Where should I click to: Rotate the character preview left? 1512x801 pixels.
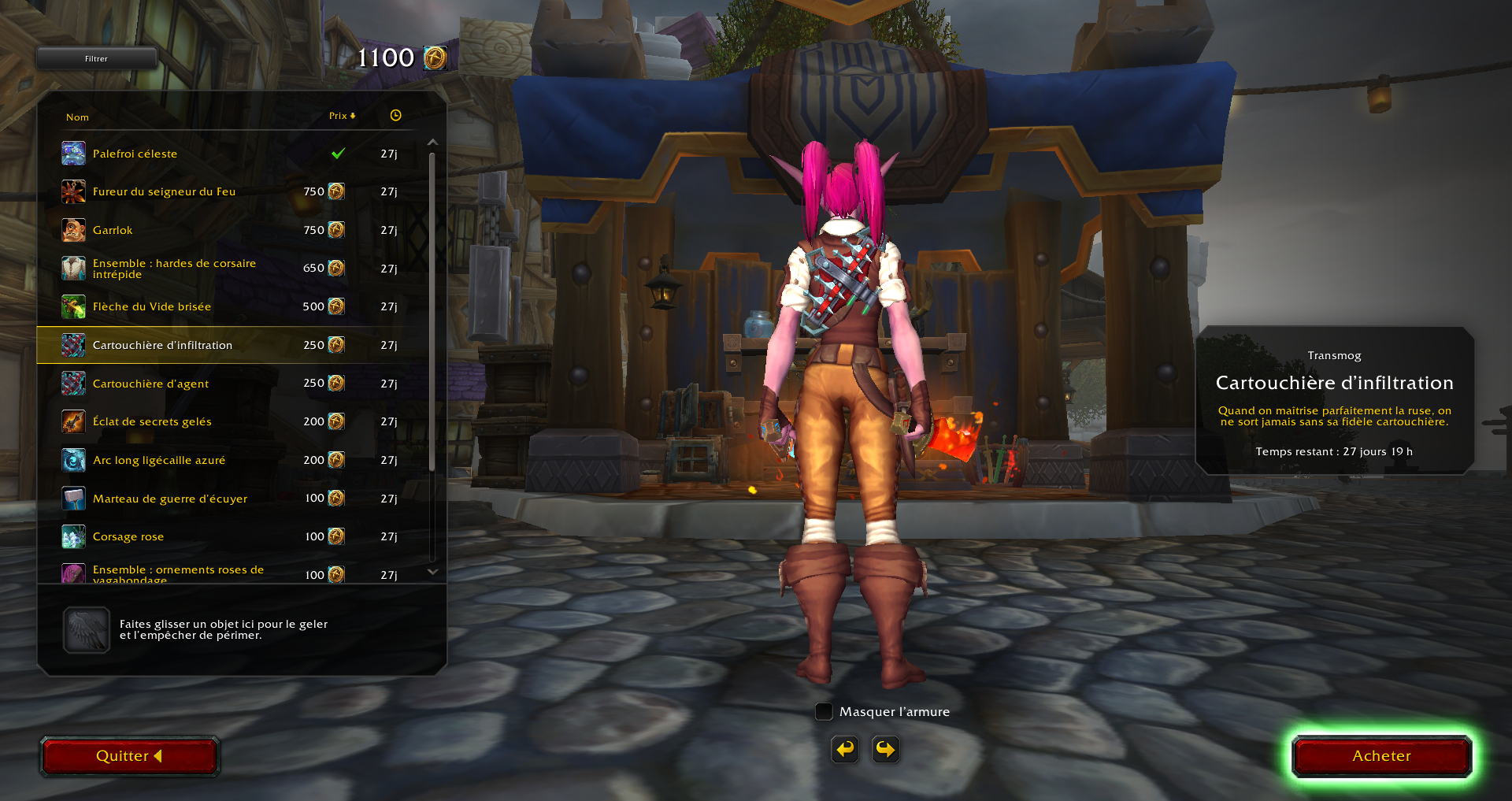[845, 749]
